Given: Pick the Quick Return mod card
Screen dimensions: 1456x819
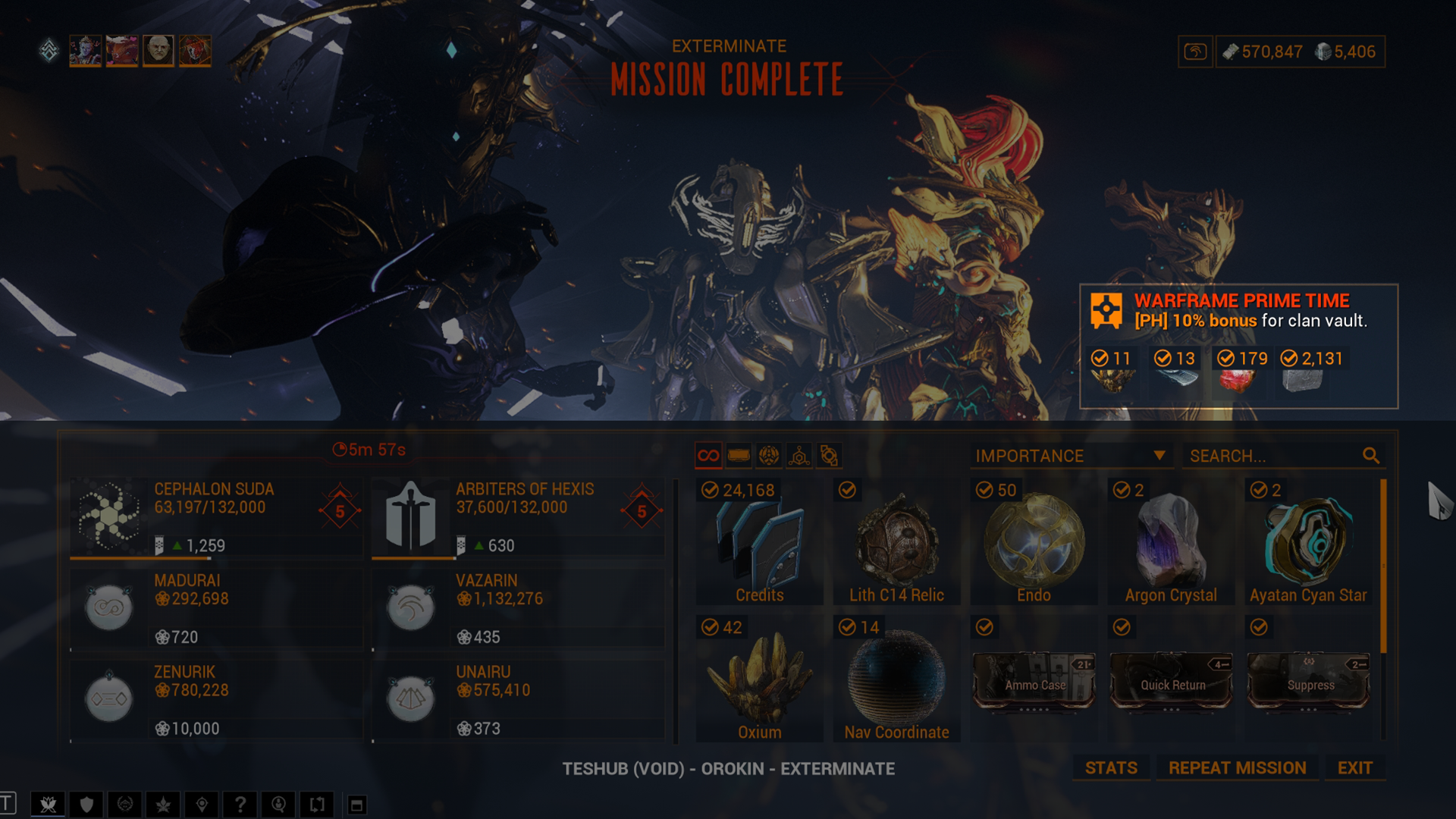Looking at the screenshot, I should click(1172, 680).
